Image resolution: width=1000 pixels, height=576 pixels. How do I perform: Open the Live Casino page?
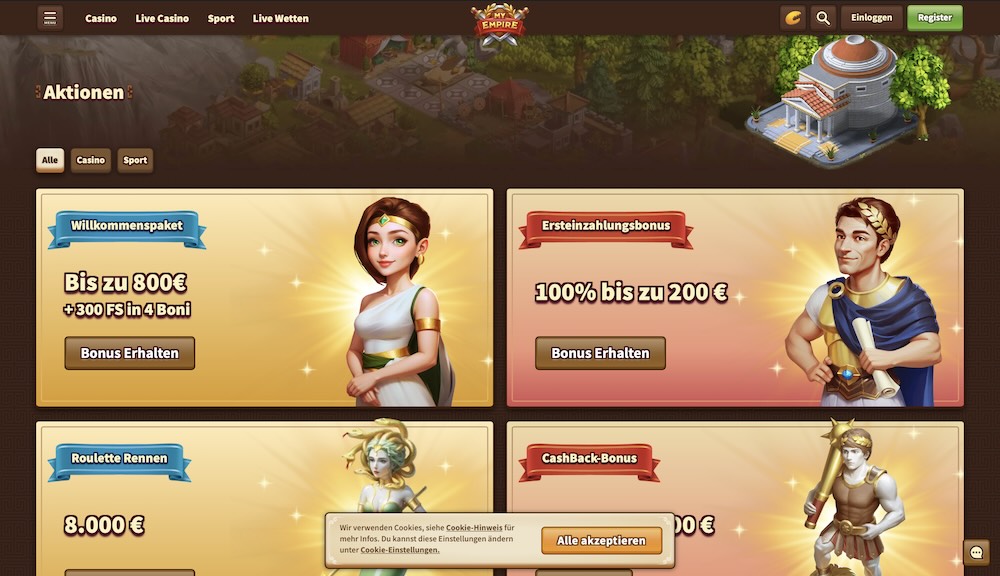click(x=162, y=18)
